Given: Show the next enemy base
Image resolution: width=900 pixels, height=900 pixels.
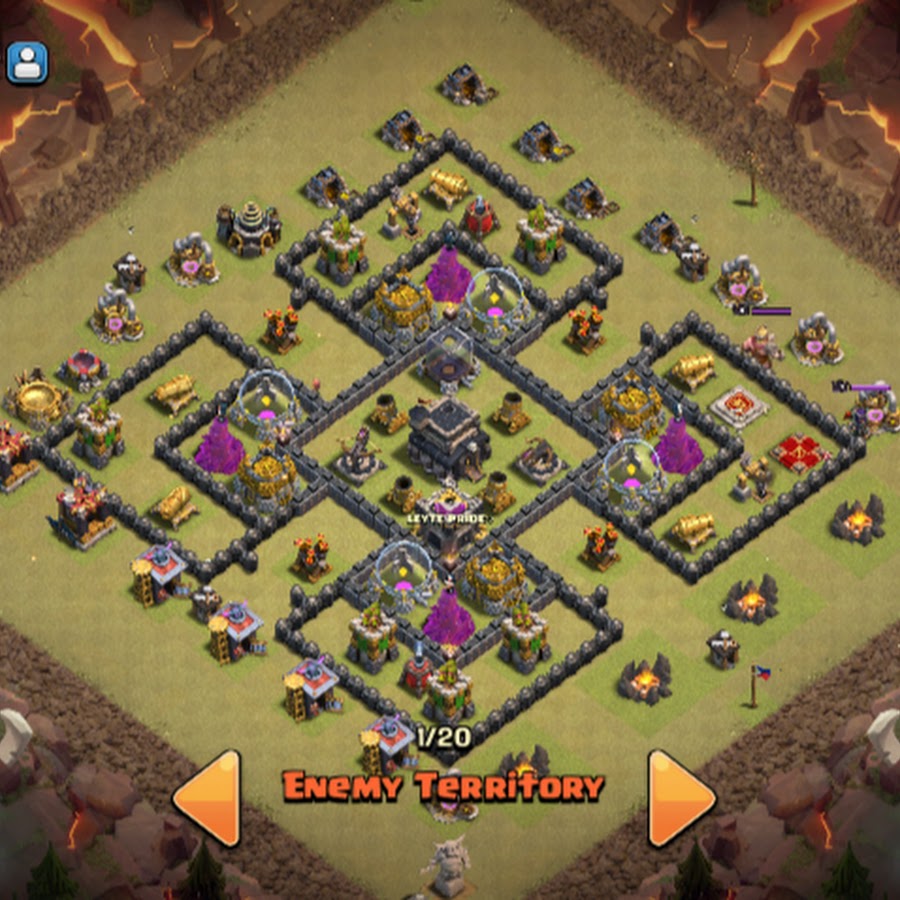Looking at the screenshot, I should [x=681, y=797].
